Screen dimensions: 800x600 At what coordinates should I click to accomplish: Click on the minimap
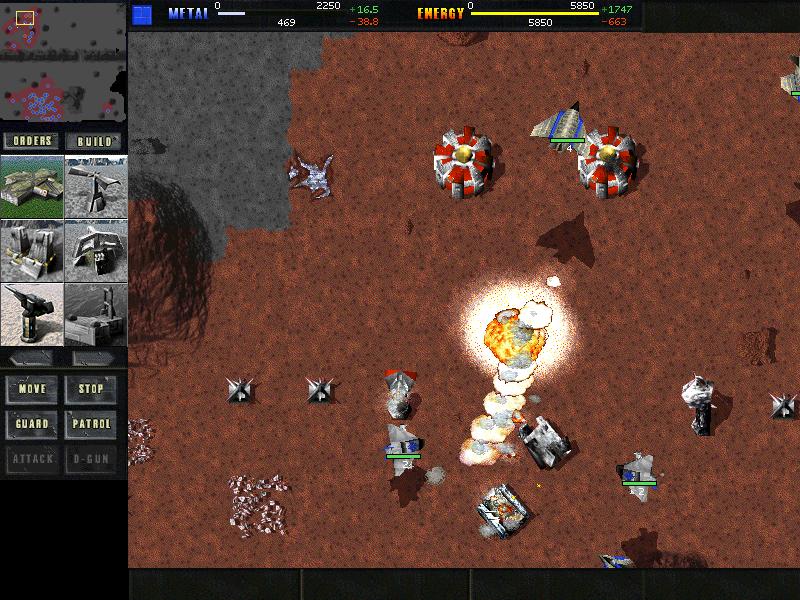tap(64, 62)
